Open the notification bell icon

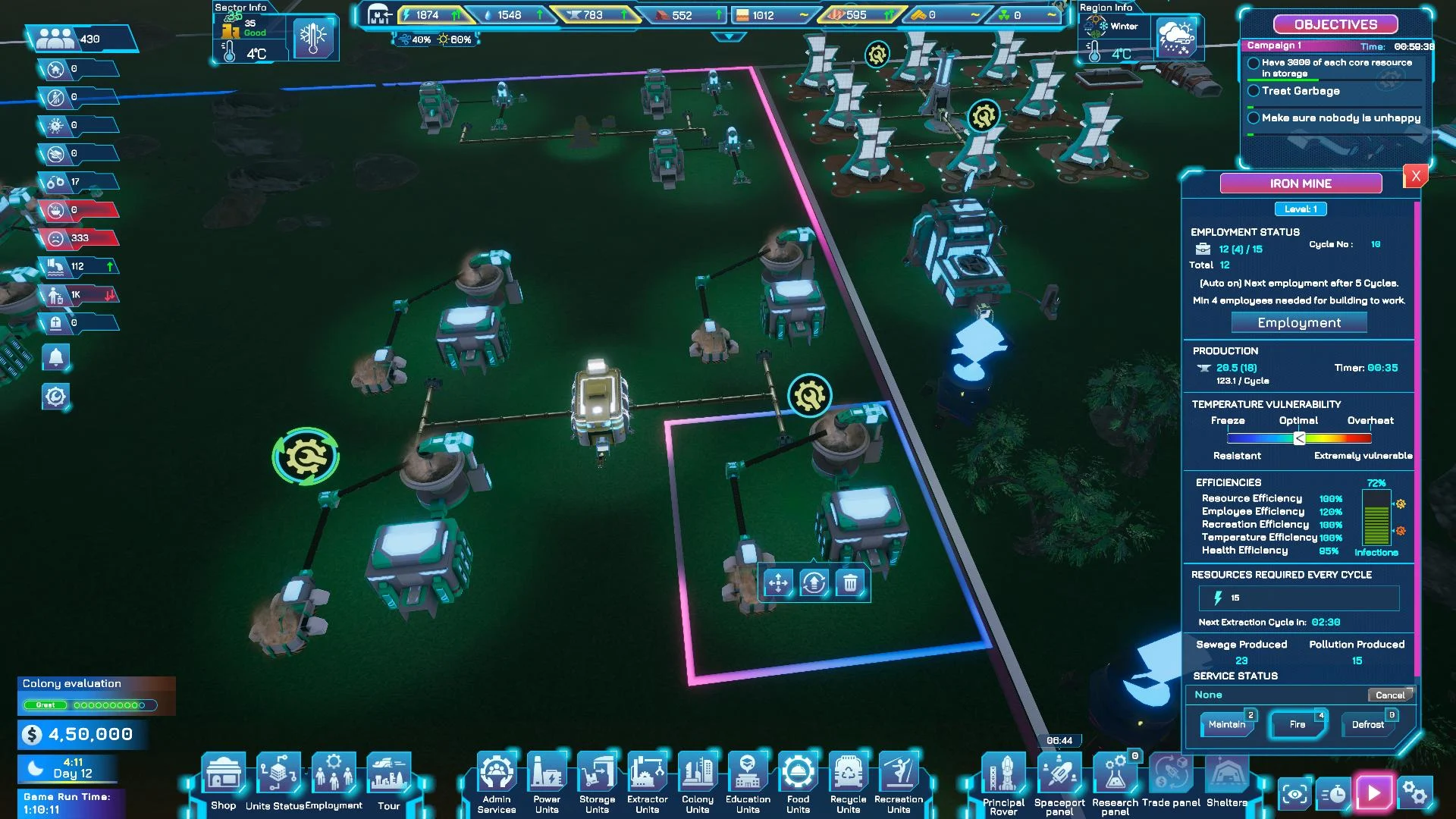point(55,356)
